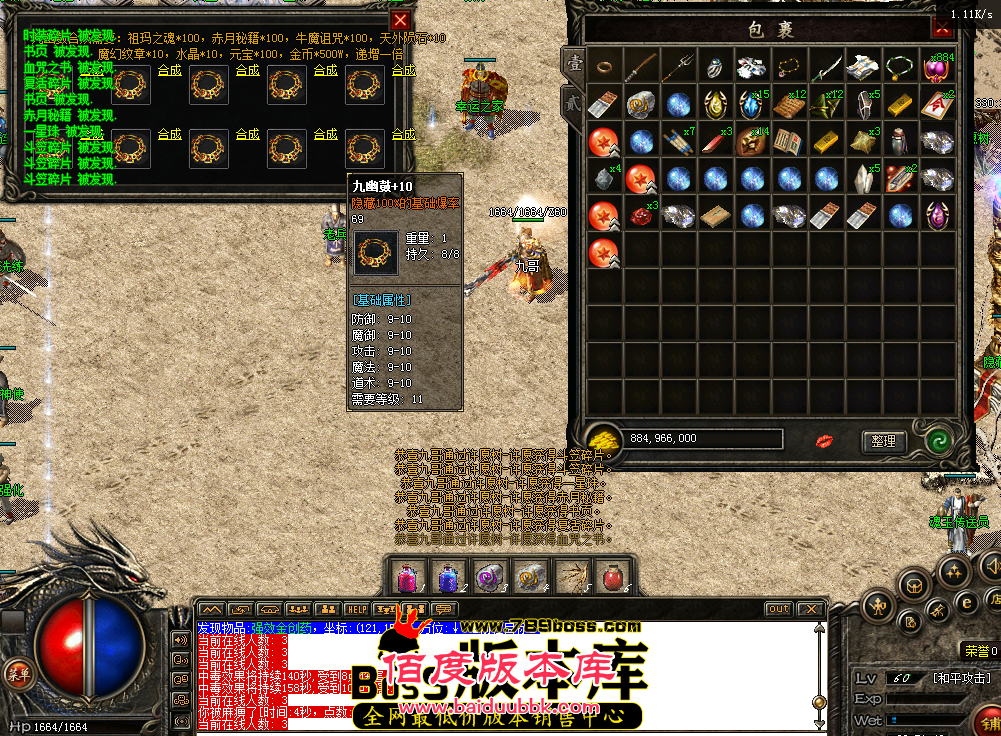Close the chat panel with X button
The width and height of the screenshot is (1001, 736).
[x=810, y=609]
